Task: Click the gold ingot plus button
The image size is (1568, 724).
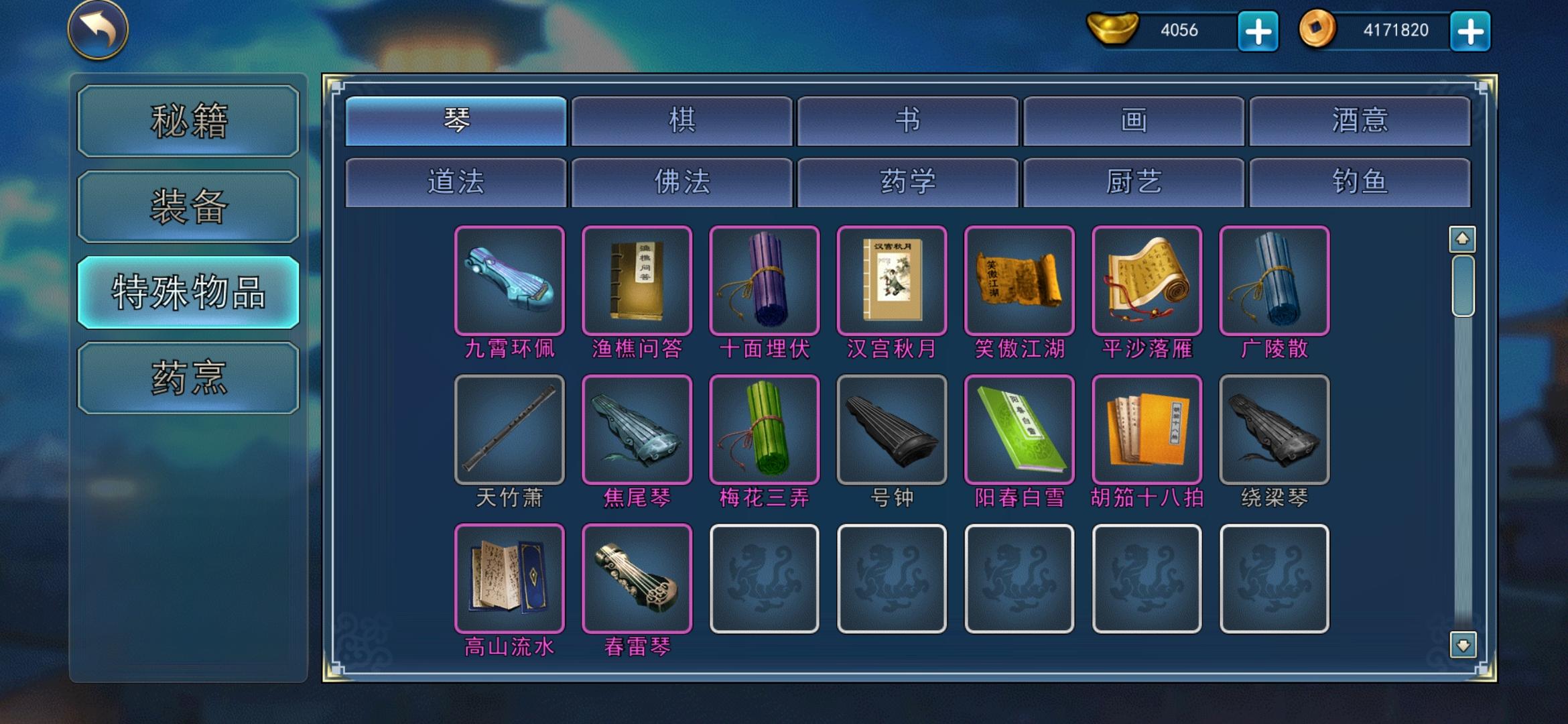Action: [x=1258, y=31]
